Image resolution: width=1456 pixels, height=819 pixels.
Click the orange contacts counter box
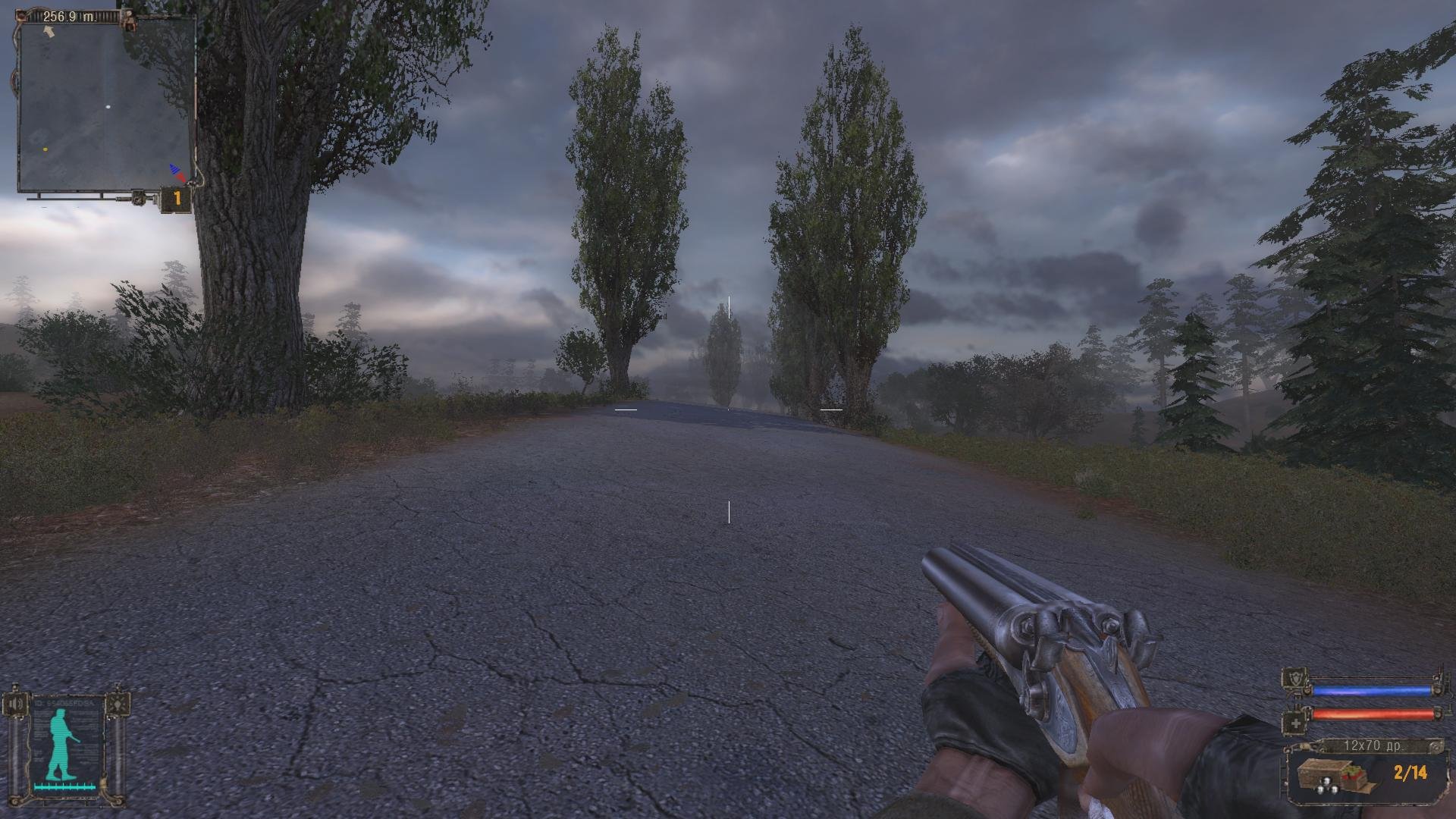pos(177,199)
